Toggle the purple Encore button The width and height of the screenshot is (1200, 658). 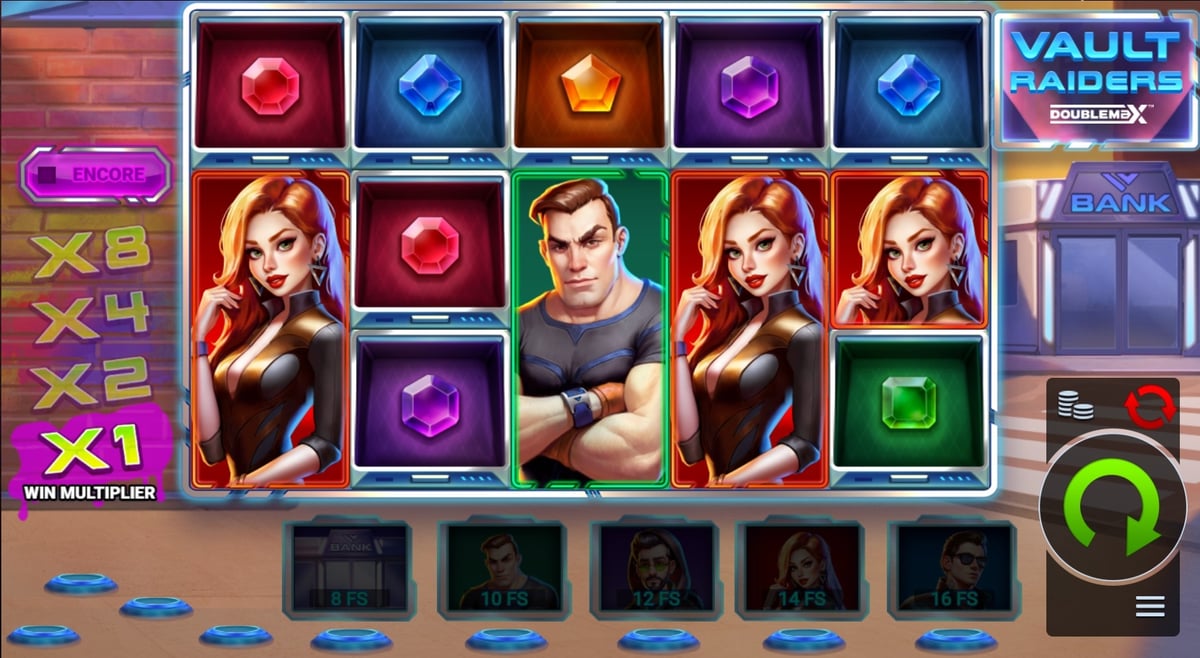click(x=96, y=175)
